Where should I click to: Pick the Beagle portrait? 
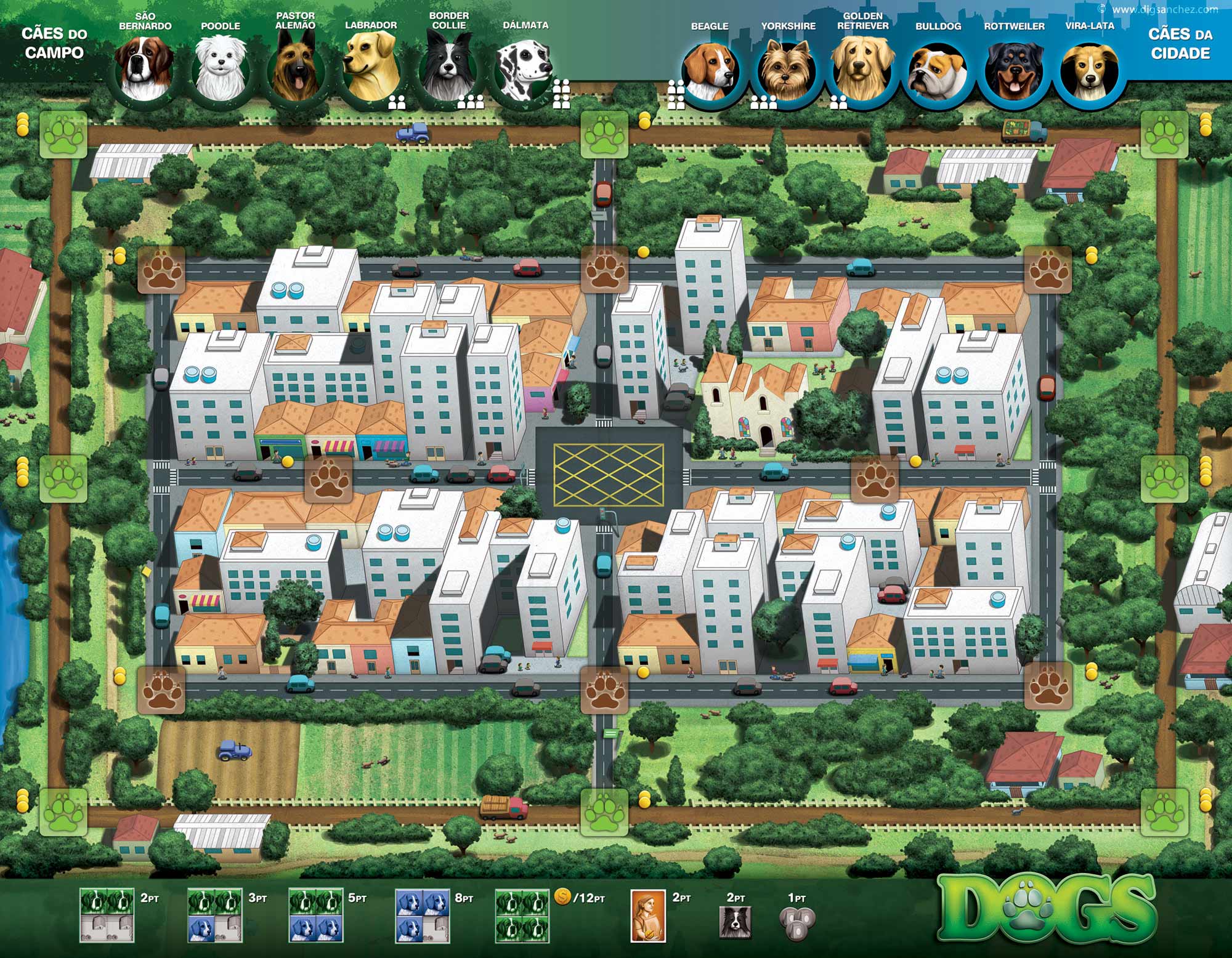point(711,72)
